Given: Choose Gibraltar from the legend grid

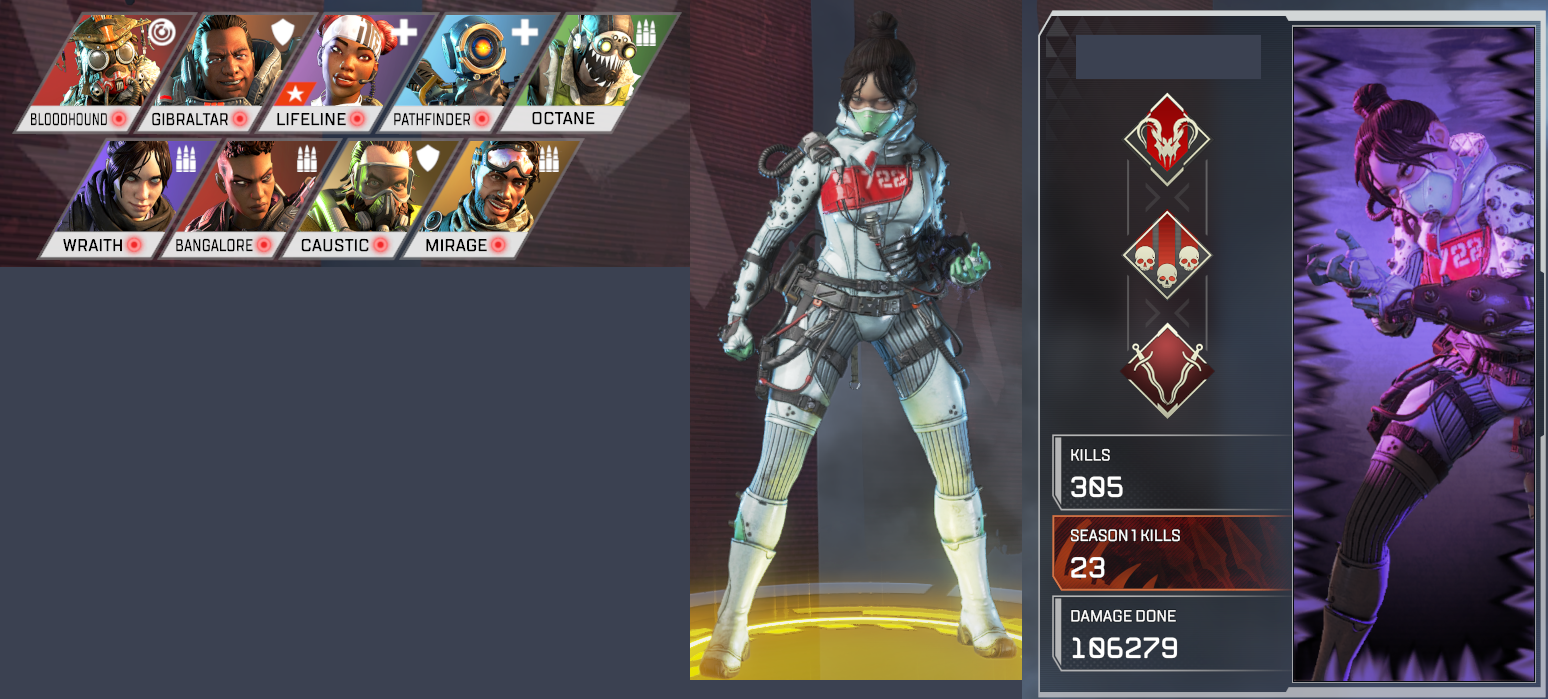Looking at the screenshot, I should coord(216,72).
